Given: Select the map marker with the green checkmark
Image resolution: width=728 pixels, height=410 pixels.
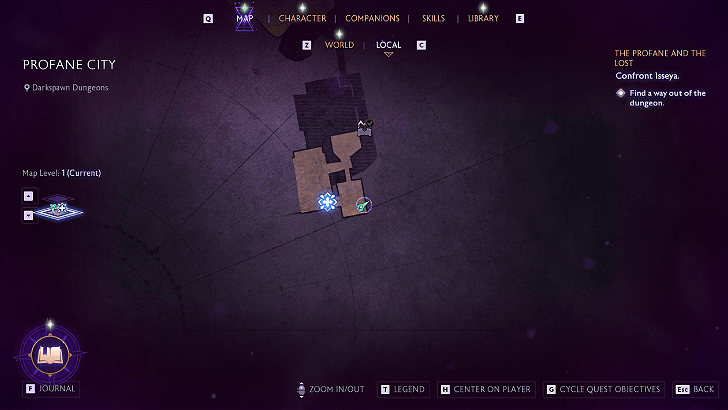Looking at the screenshot, I should coord(365,125).
